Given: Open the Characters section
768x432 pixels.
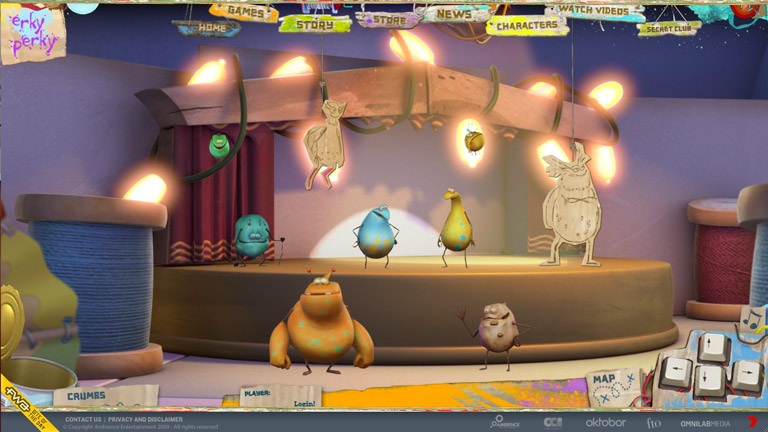Looking at the screenshot, I should point(526,26).
